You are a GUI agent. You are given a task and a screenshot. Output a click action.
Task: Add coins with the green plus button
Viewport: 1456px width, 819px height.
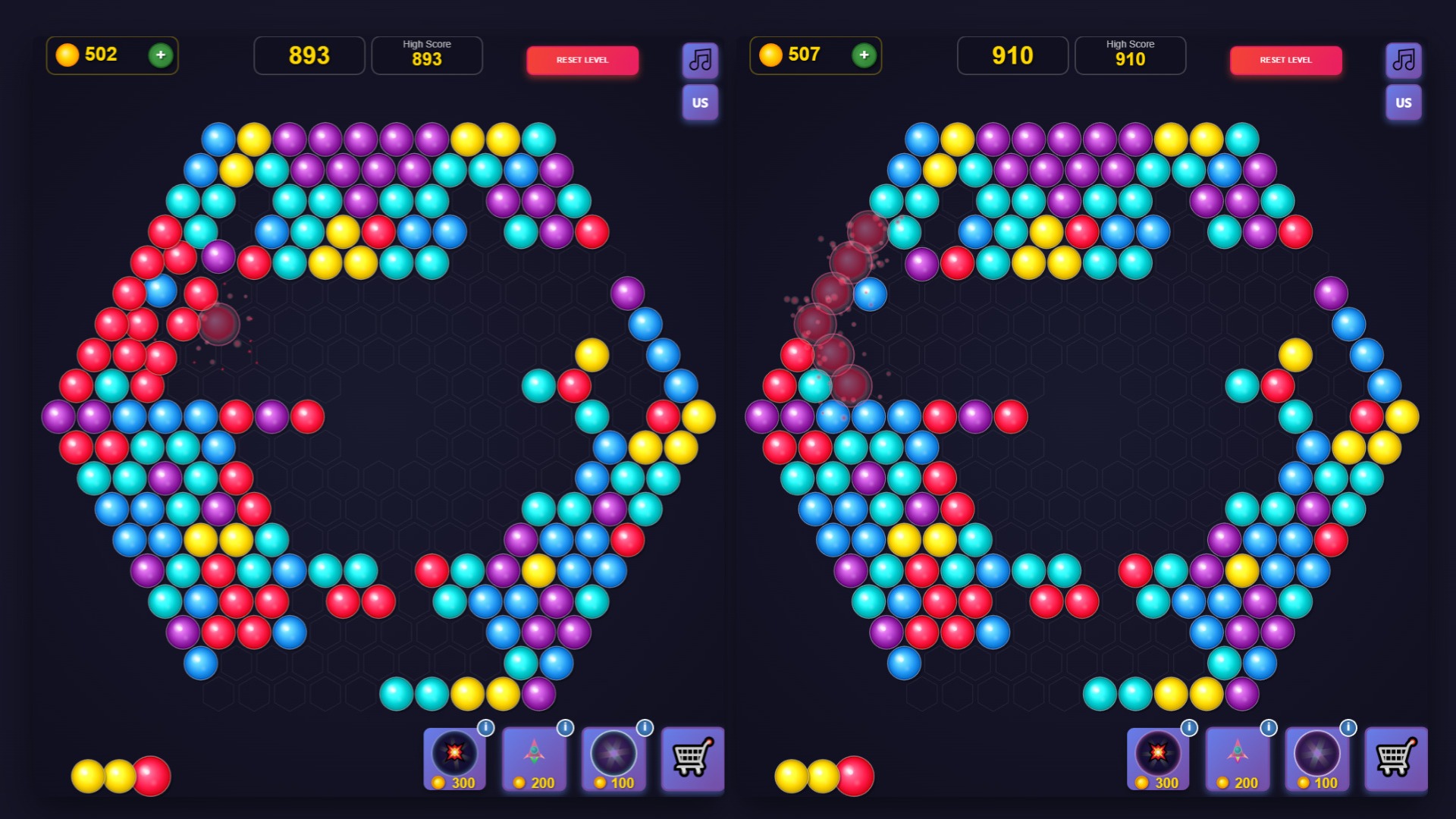[x=160, y=55]
